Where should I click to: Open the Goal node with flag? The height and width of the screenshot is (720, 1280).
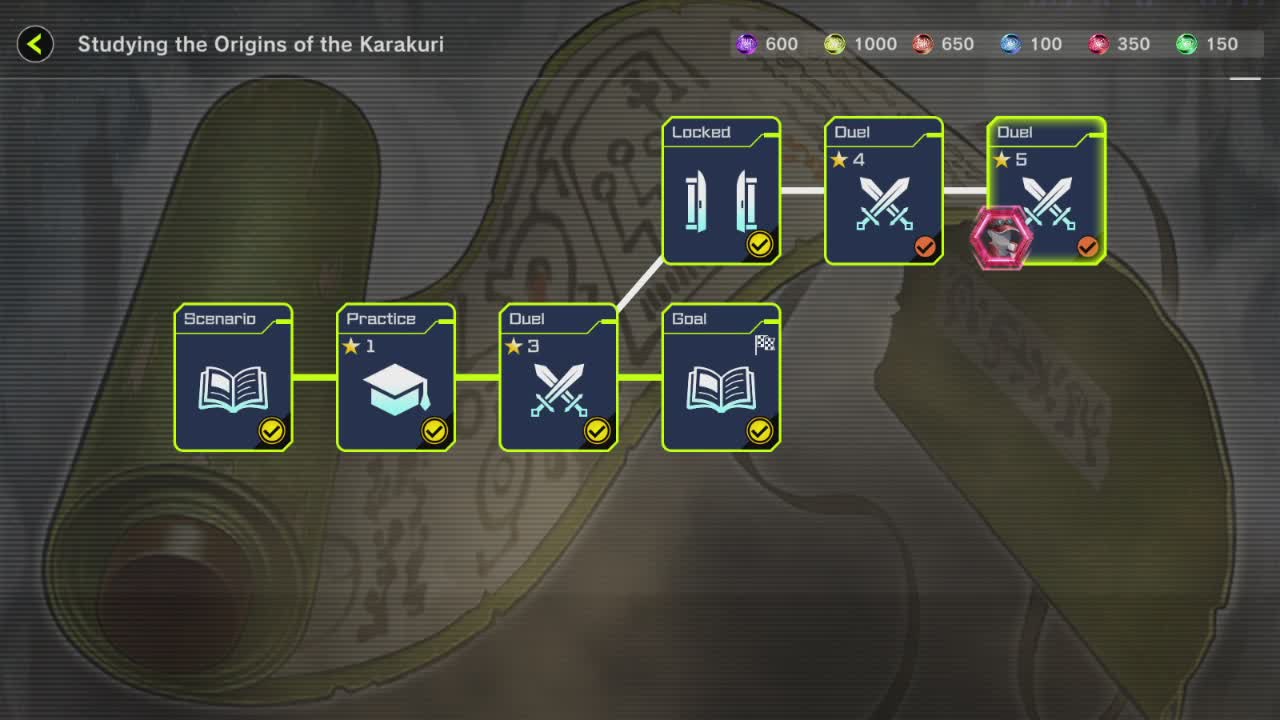point(721,378)
